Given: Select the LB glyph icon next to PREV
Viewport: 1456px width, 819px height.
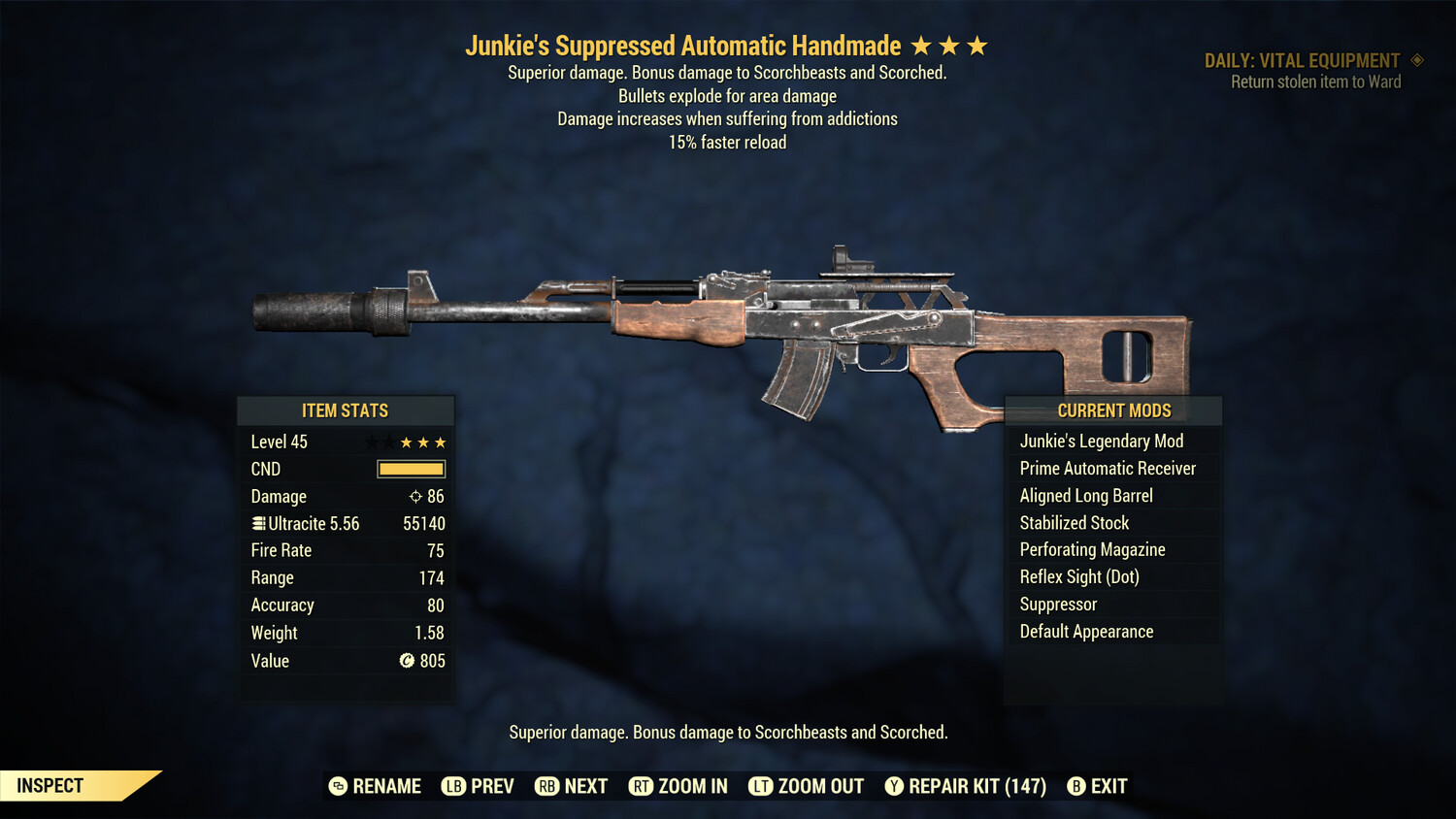Looking at the screenshot, I should coord(452,786).
